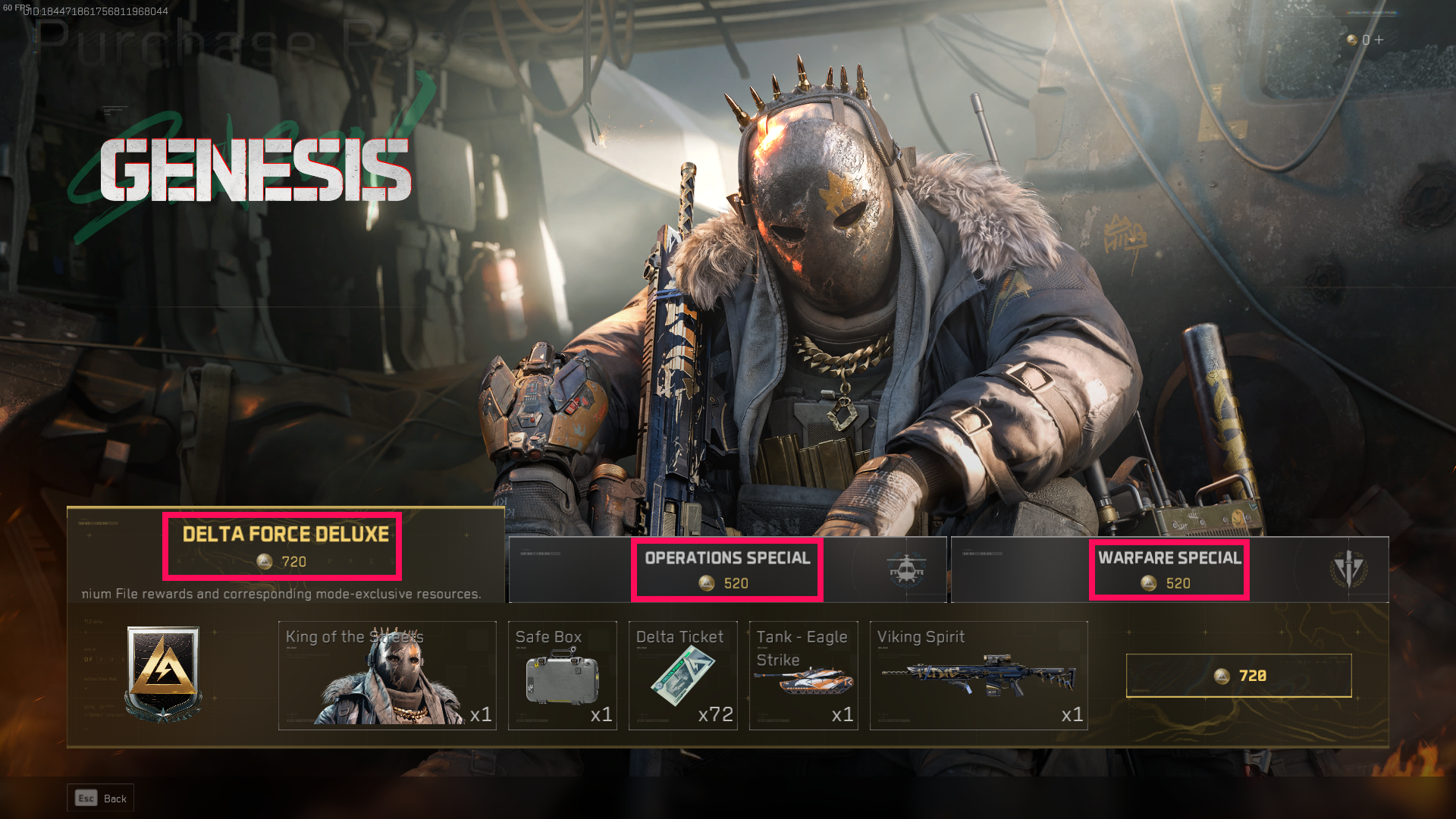
Task: Inspect the Safe Box reward
Action: click(562, 676)
